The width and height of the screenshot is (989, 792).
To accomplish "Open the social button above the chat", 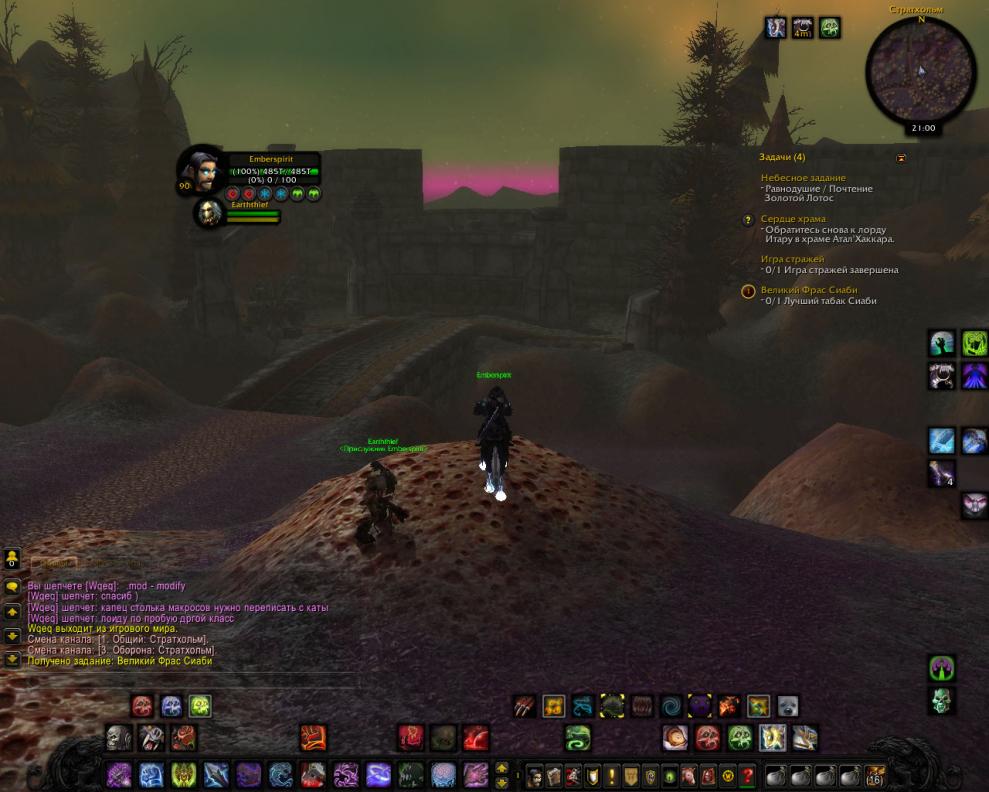I will click(x=12, y=559).
